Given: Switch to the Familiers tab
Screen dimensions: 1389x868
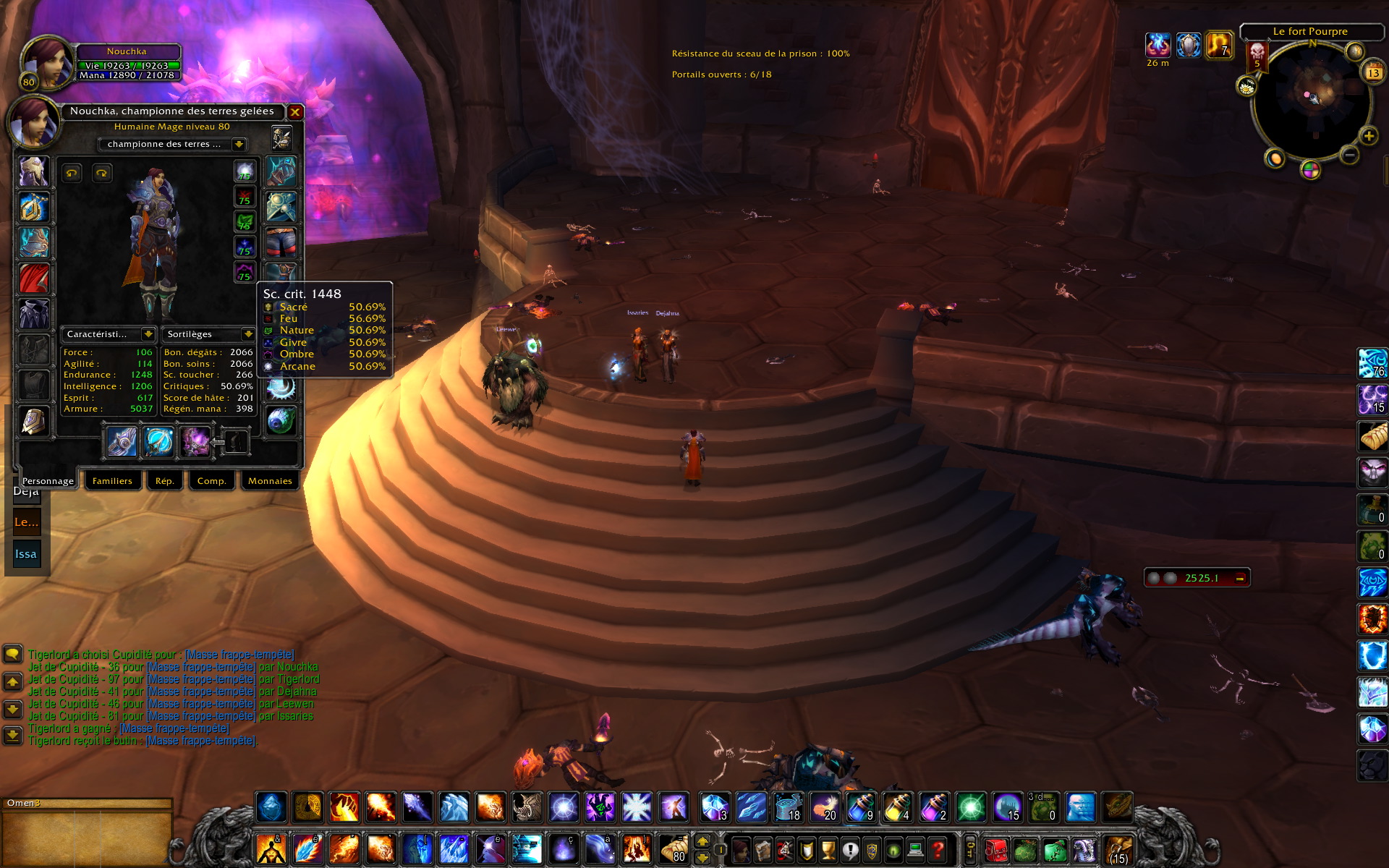Looking at the screenshot, I should click(x=112, y=481).
